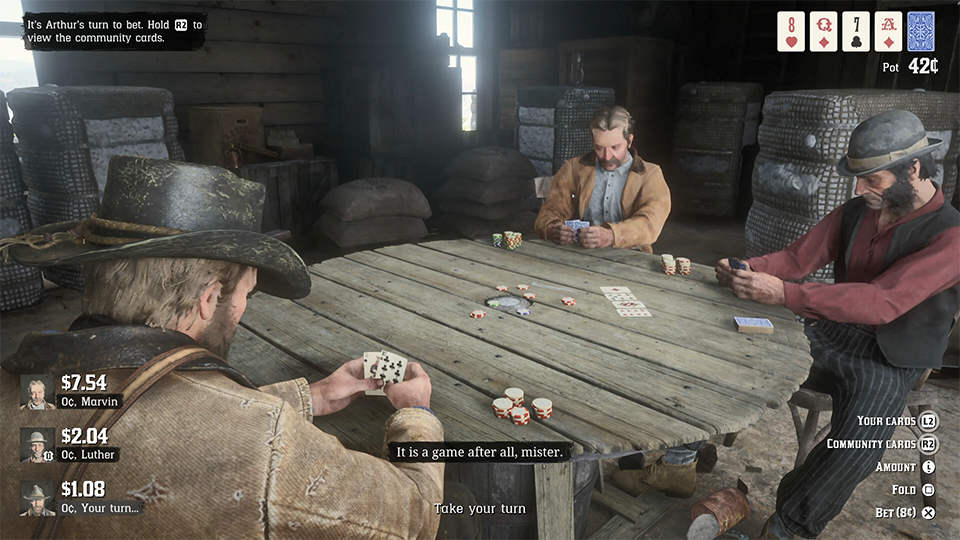
Task: Click the face-down blue community card
Action: point(920,31)
